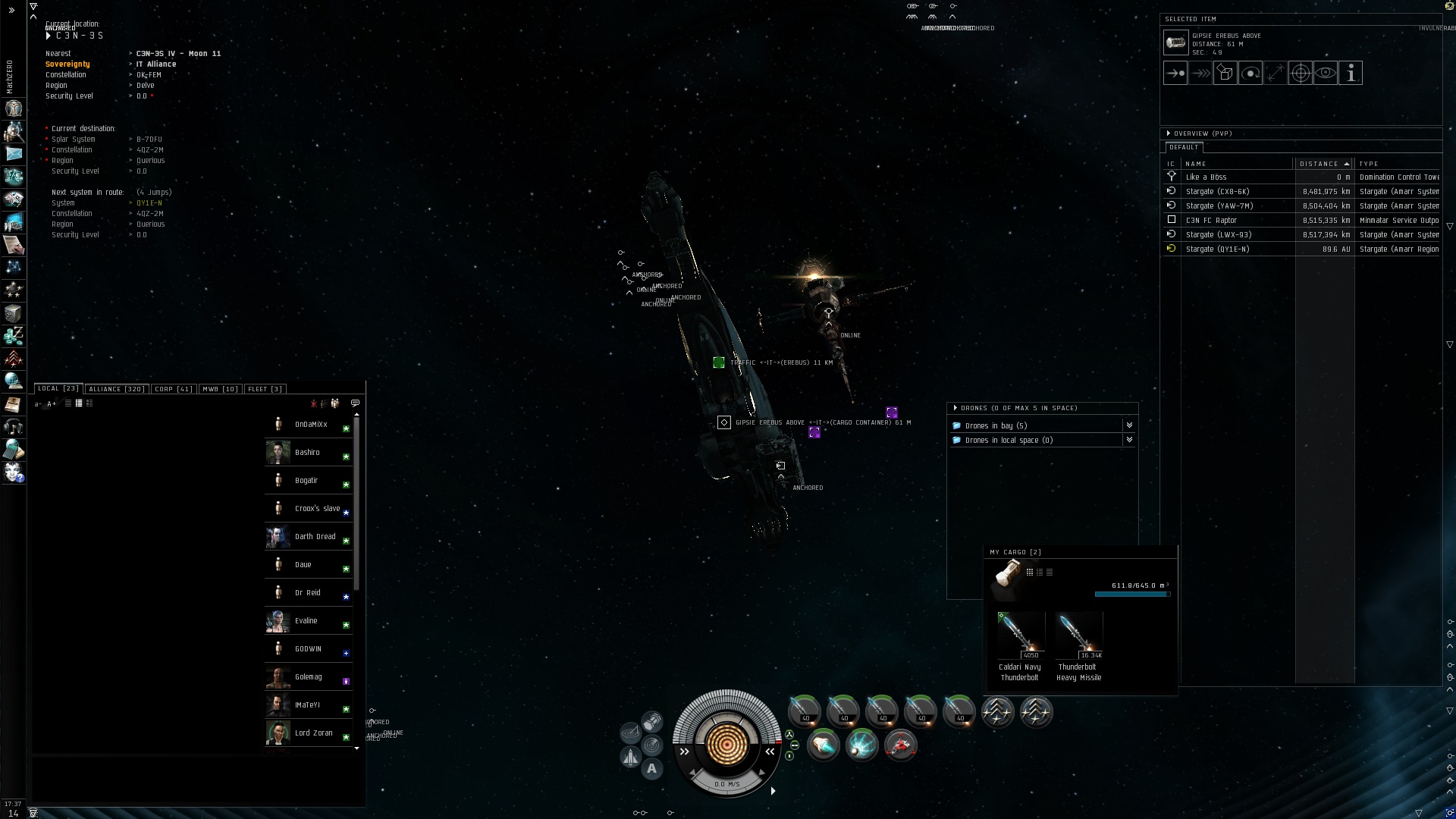Switch to the Corp chat tab
1456x819 pixels.
[x=173, y=389]
